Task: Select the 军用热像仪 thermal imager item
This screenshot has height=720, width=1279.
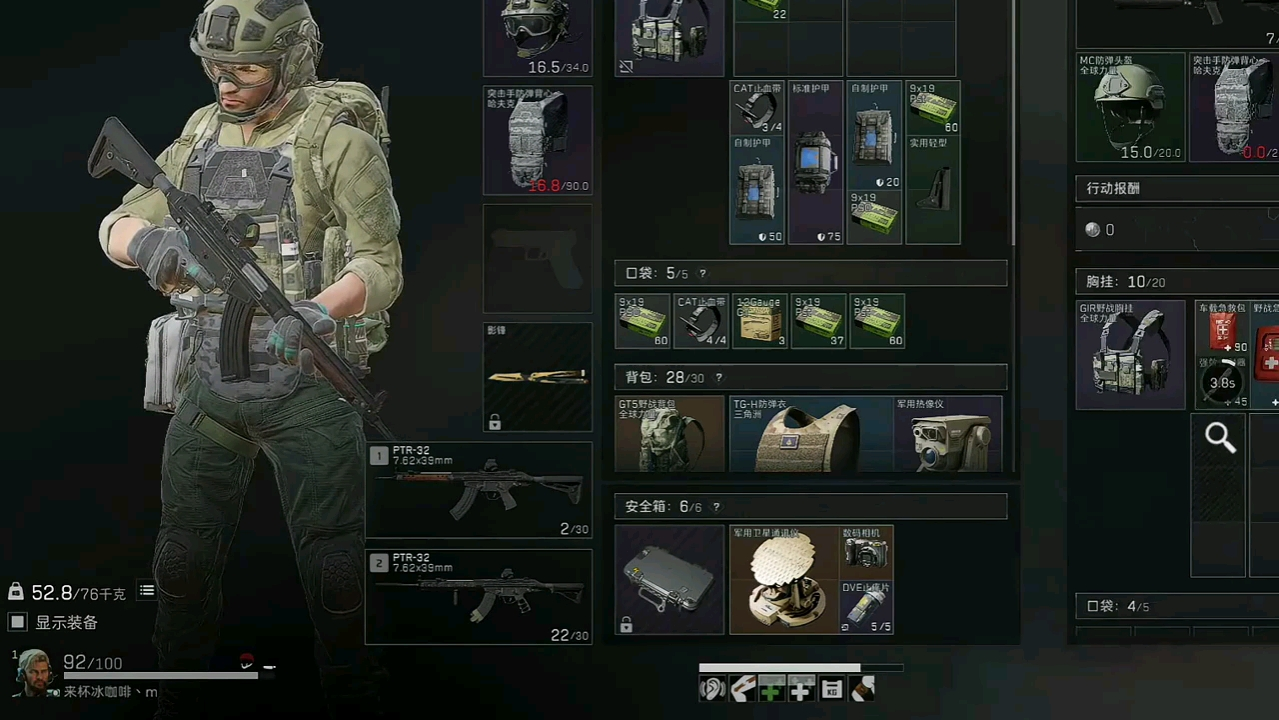Action: tap(947, 435)
